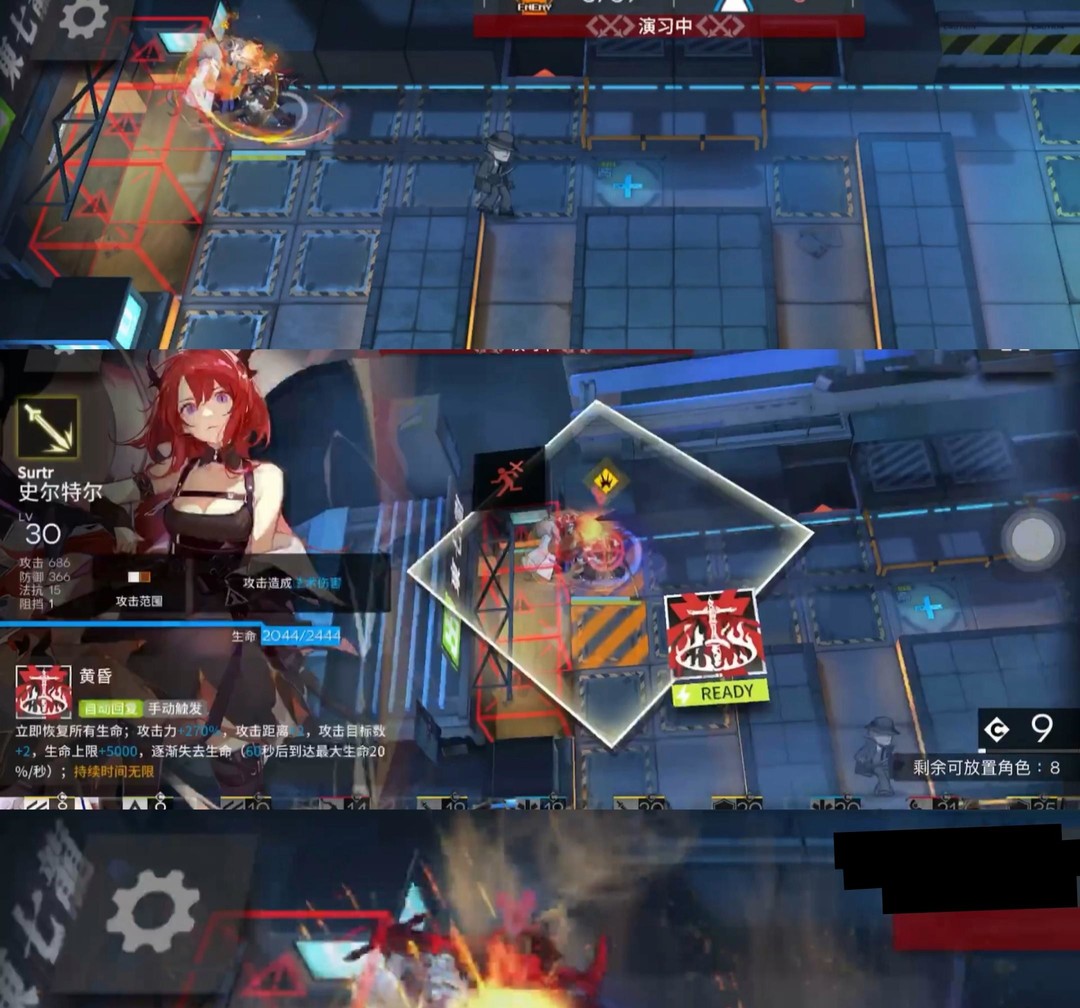
Task: Open settings with the large gear icon
Action: [153, 910]
